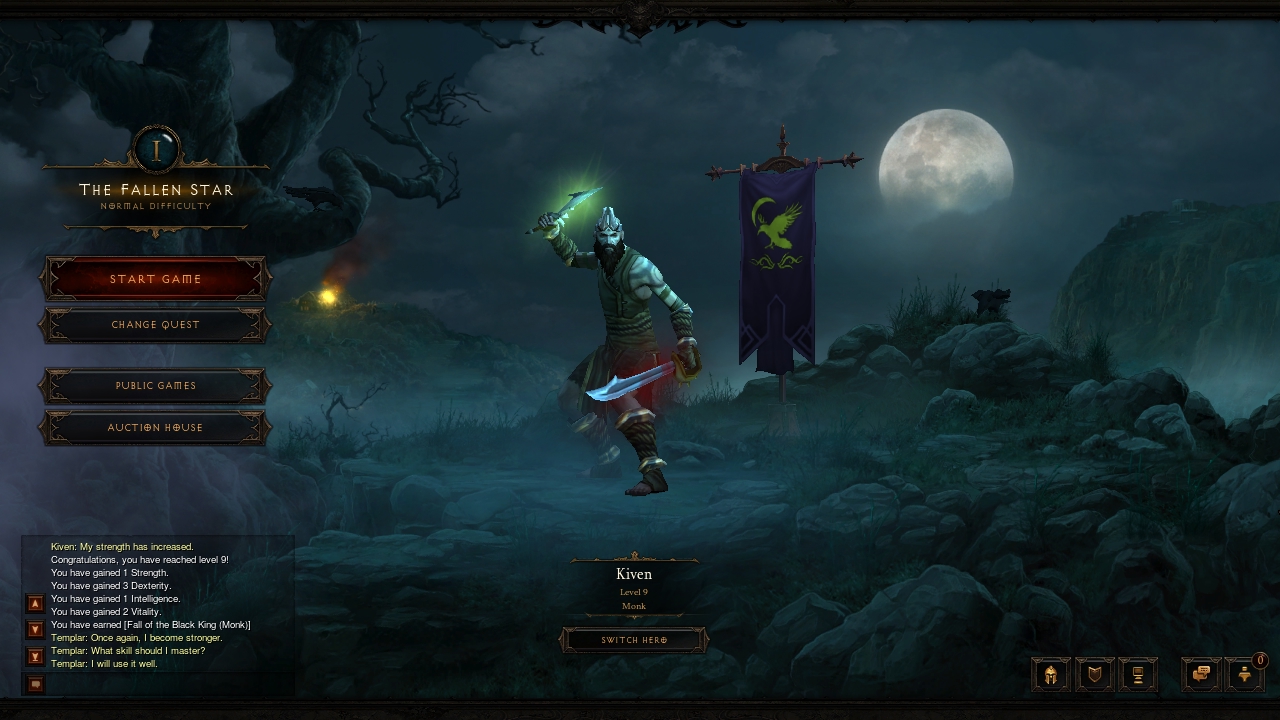Browse Public Games
The image size is (1280, 720).
coord(155,386)
